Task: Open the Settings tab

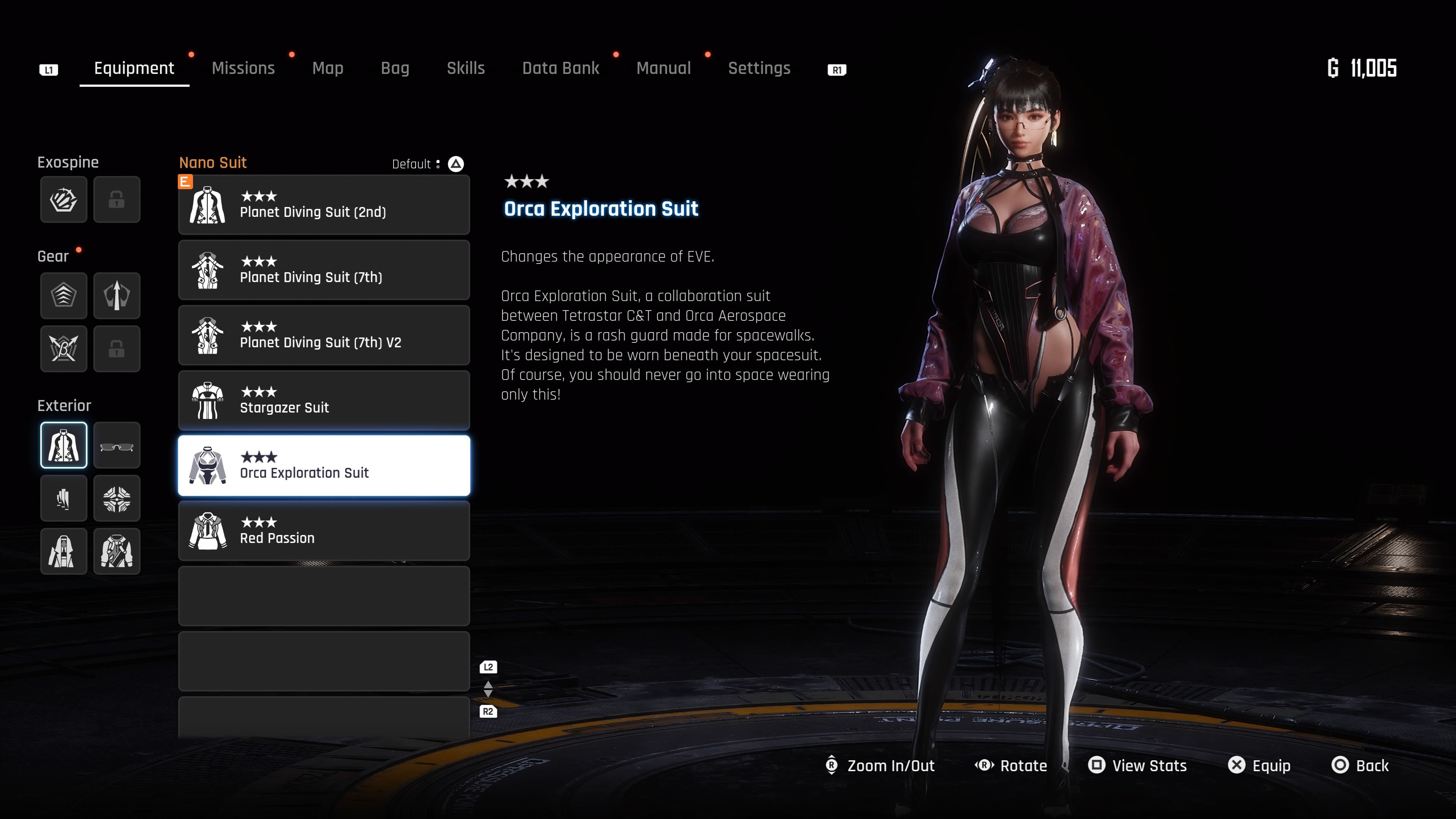Action: tap(759, 68)
